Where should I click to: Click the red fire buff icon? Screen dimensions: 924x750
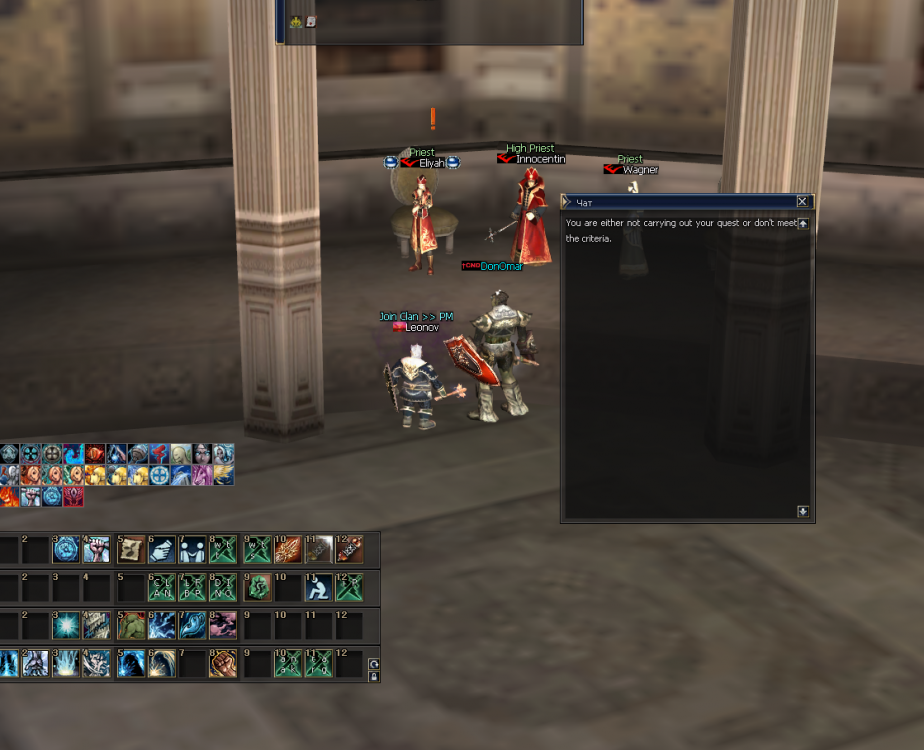tap(9, 496)
